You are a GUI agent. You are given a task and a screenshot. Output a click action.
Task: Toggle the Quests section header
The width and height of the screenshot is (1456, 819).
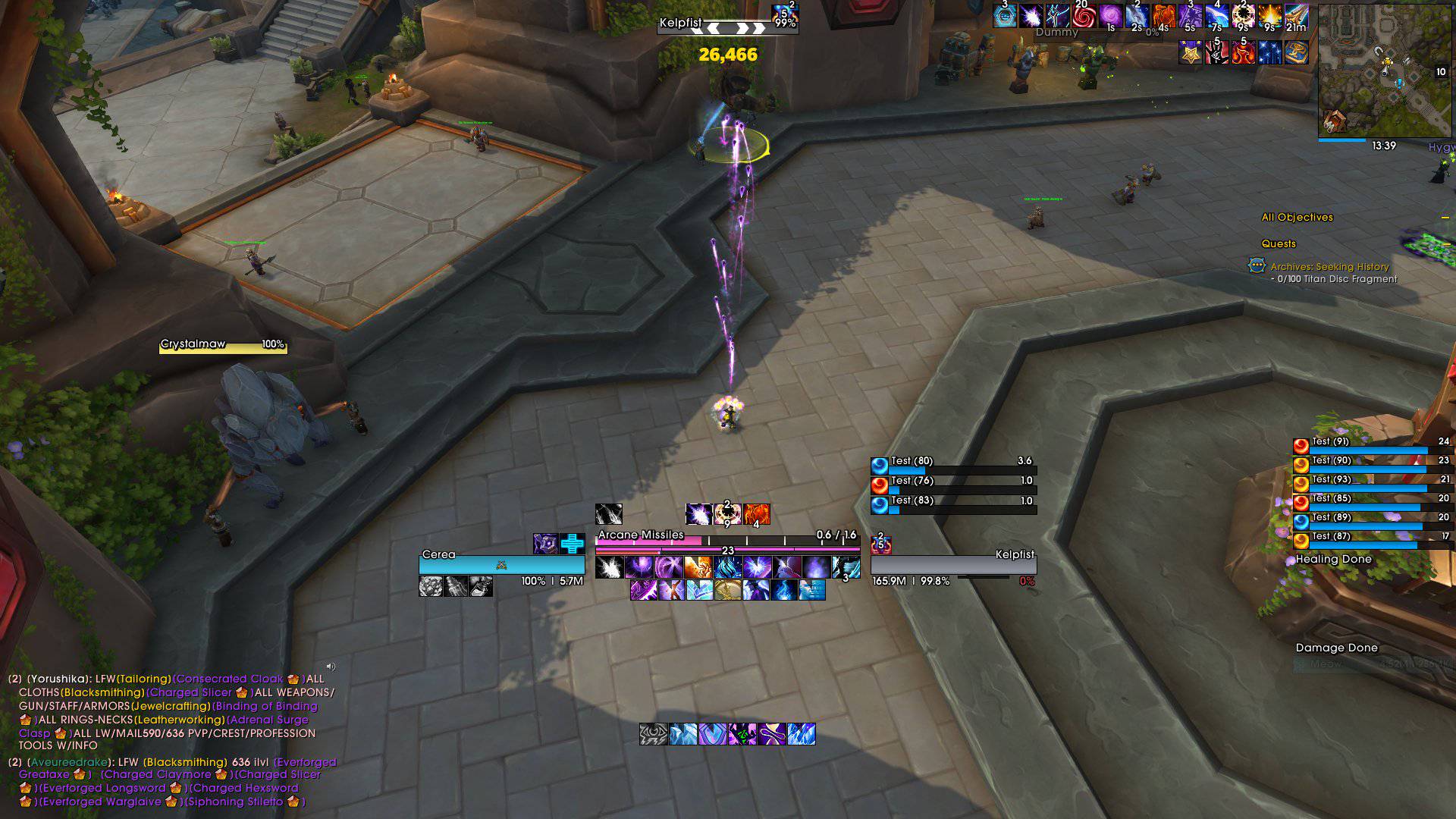click(1279, 244)
